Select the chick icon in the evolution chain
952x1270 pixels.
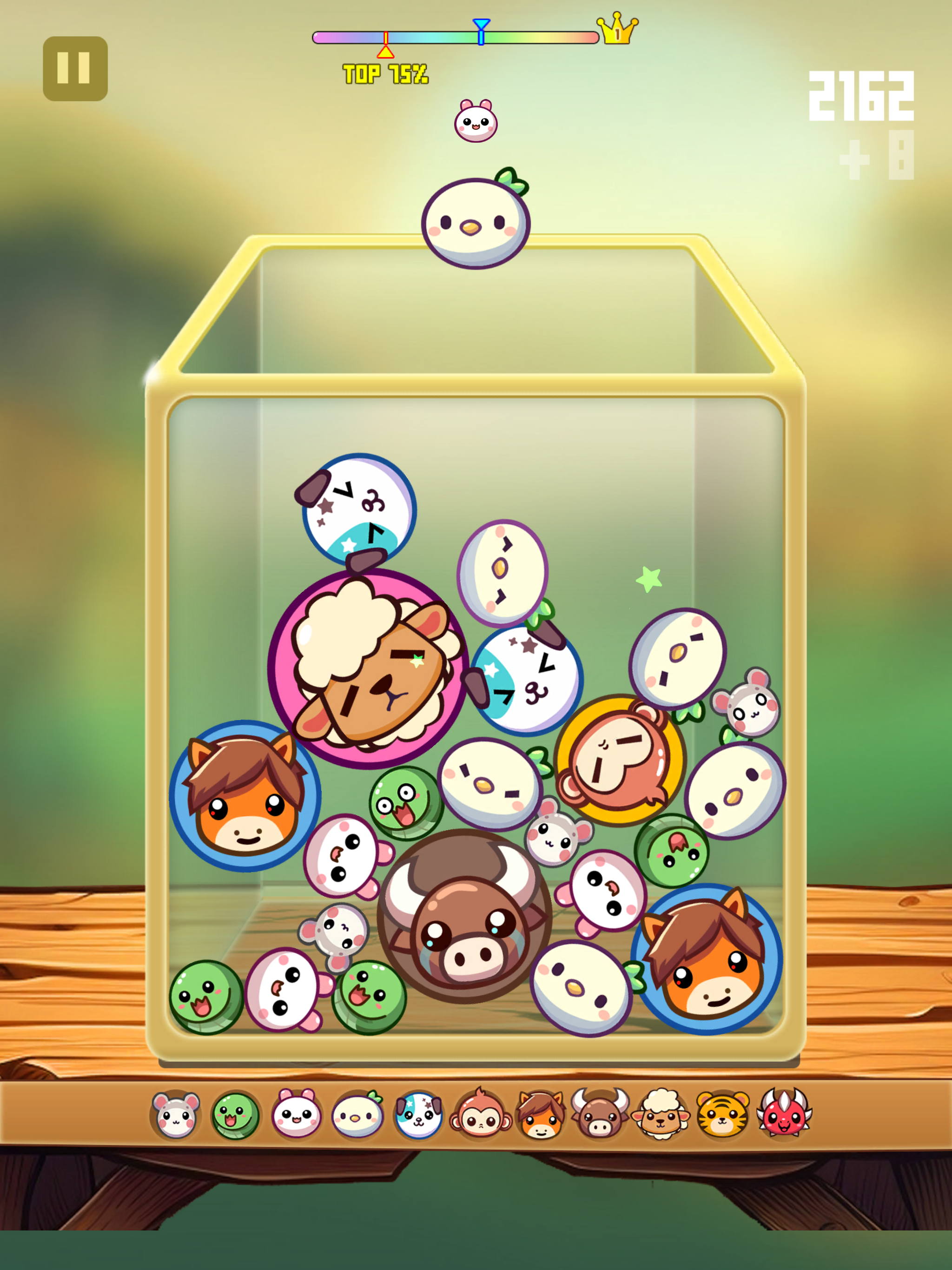point(359,1115)
